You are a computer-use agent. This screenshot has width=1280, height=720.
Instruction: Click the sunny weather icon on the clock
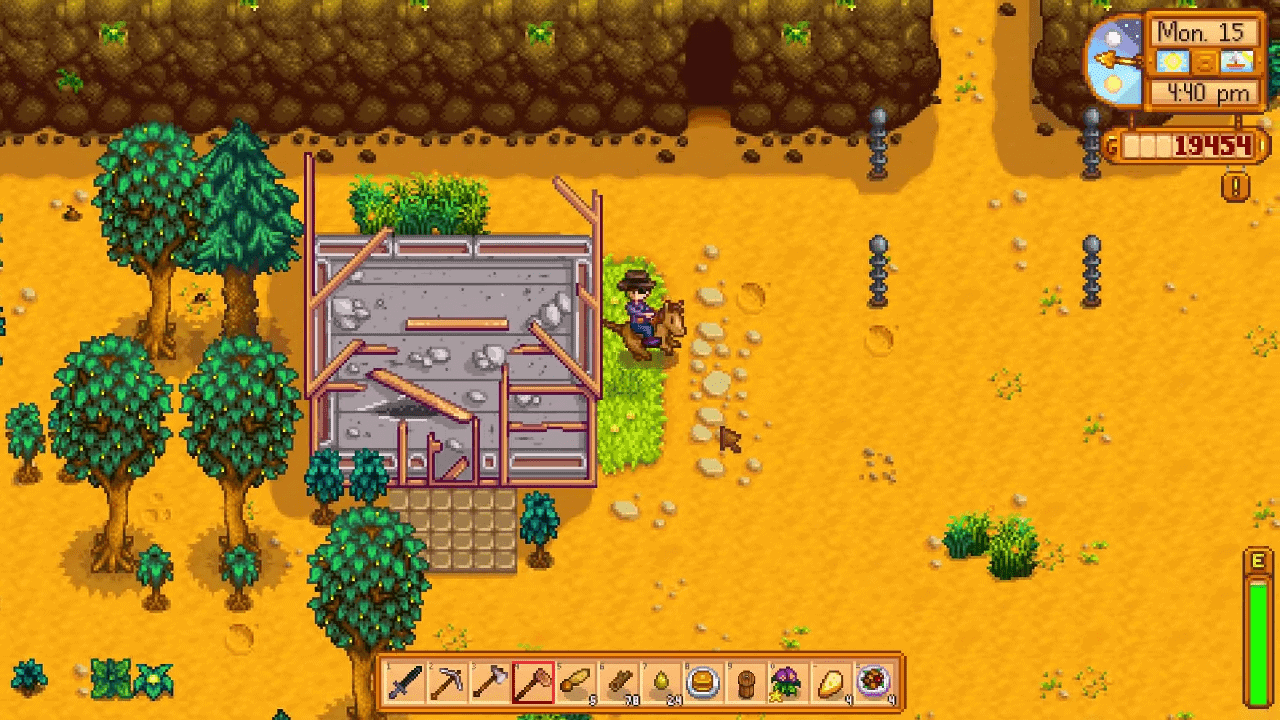point(1172,62)
